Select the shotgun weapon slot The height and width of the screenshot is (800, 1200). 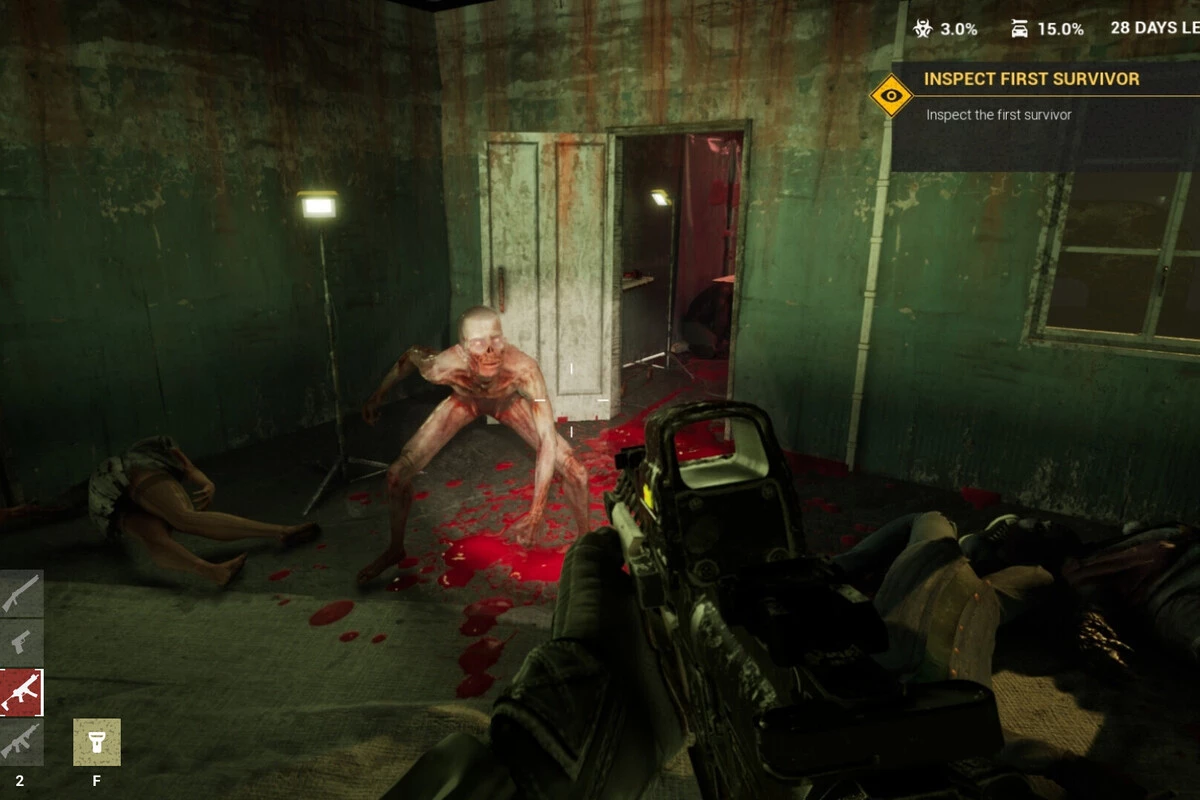tap(21, 594)
